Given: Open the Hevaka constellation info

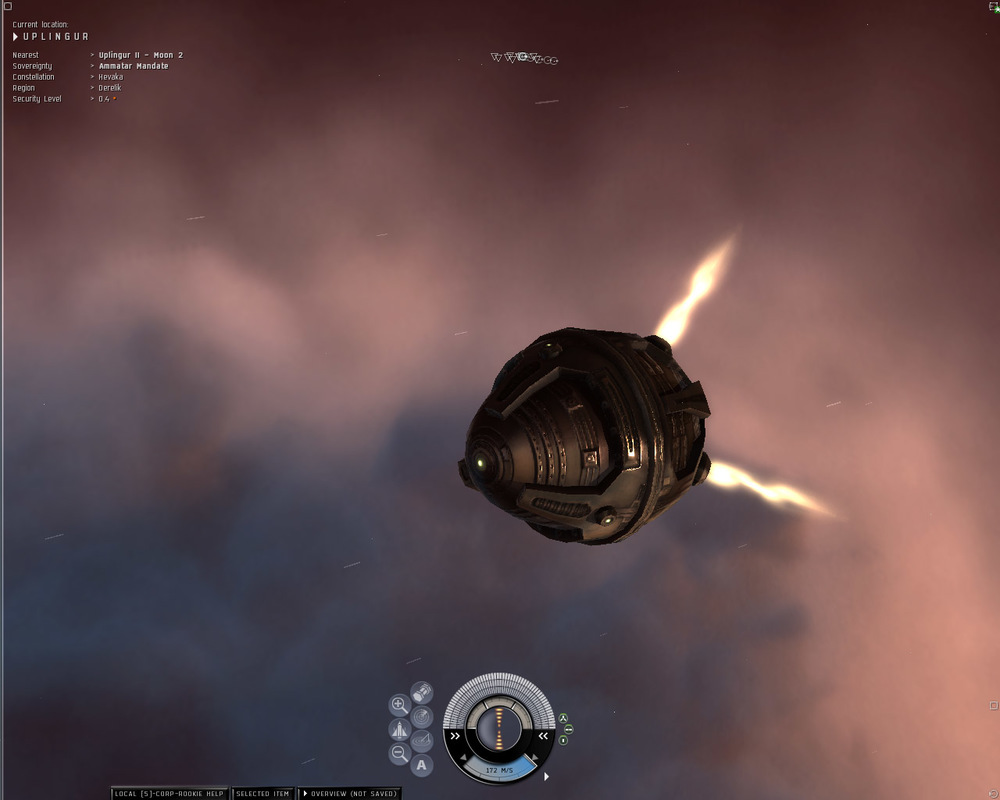Looking at the screenshot, I should [111, 77].
